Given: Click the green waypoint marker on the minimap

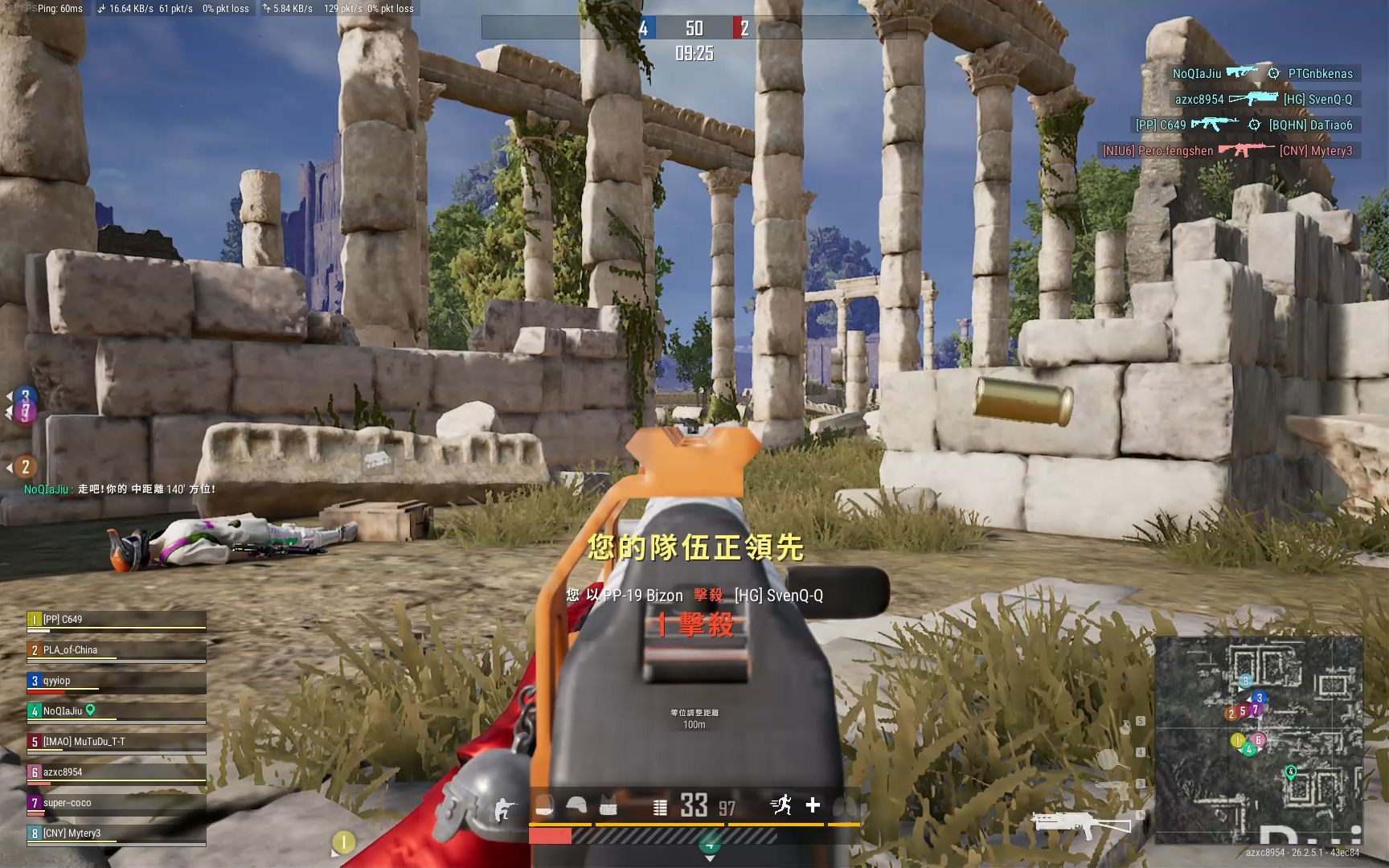Looking at the screenshot, I should 1291,772.
